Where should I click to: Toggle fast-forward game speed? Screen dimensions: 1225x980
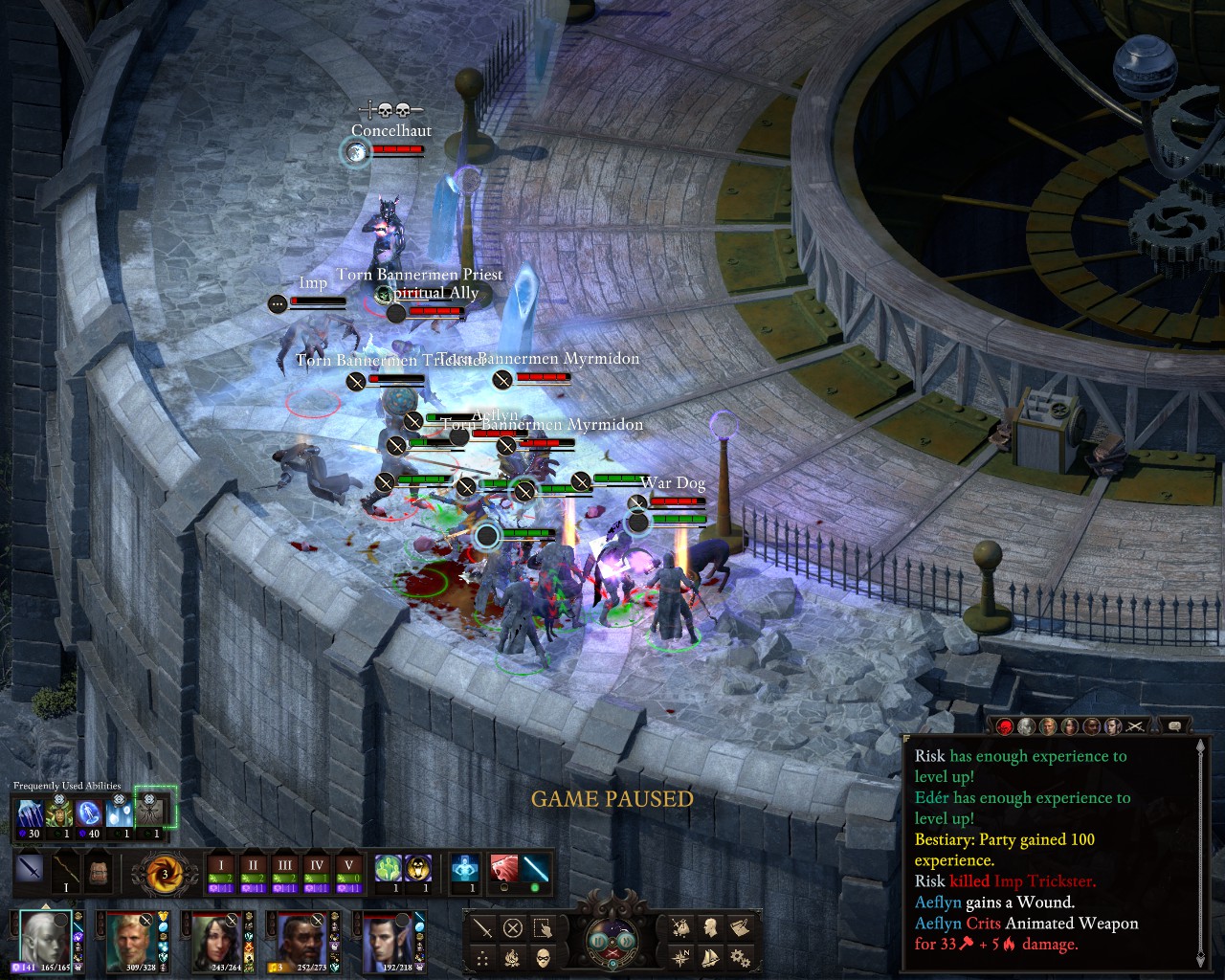(x=628, y=942)
